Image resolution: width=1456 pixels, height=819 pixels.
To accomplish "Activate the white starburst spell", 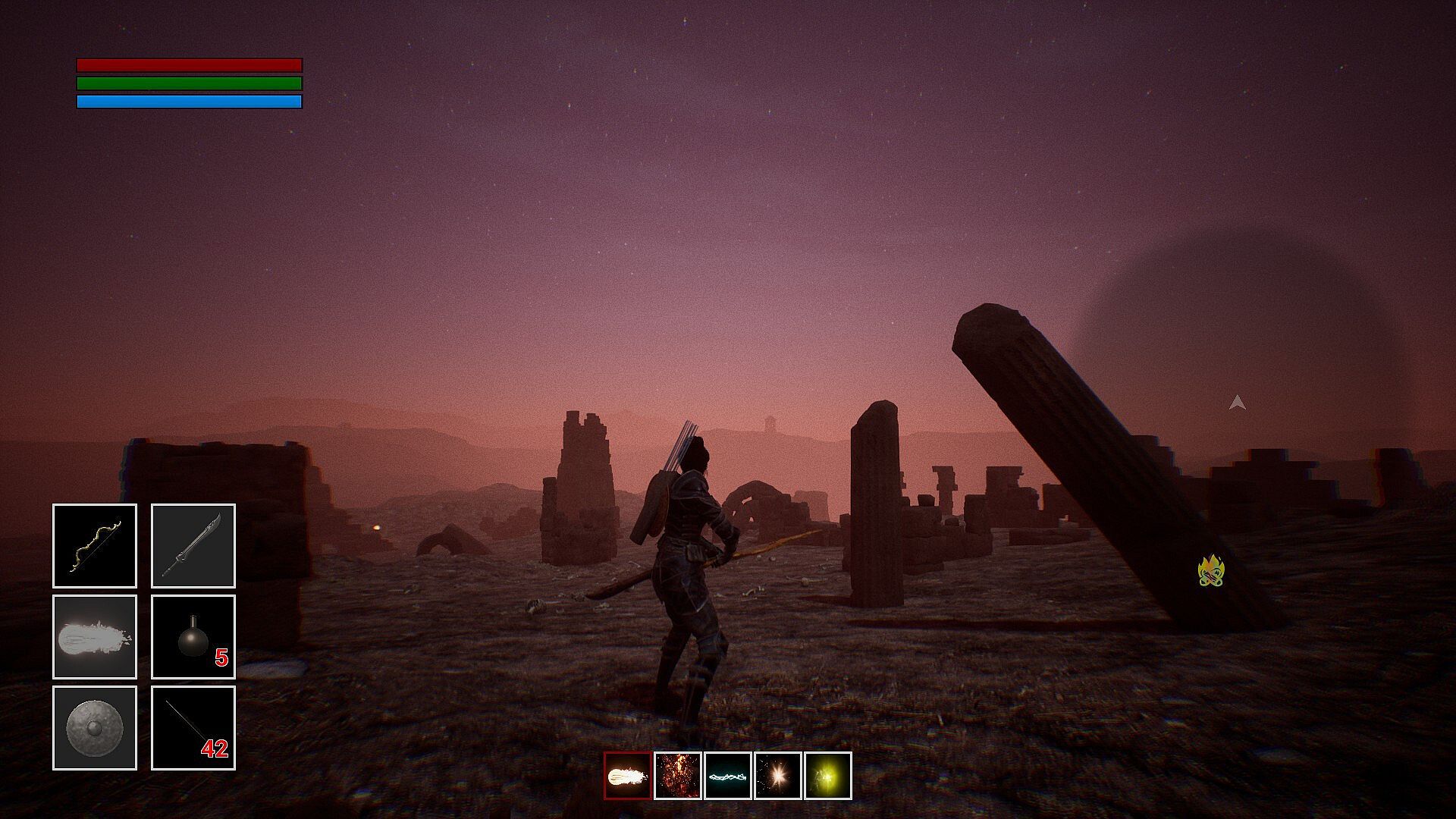I will 778,776.
